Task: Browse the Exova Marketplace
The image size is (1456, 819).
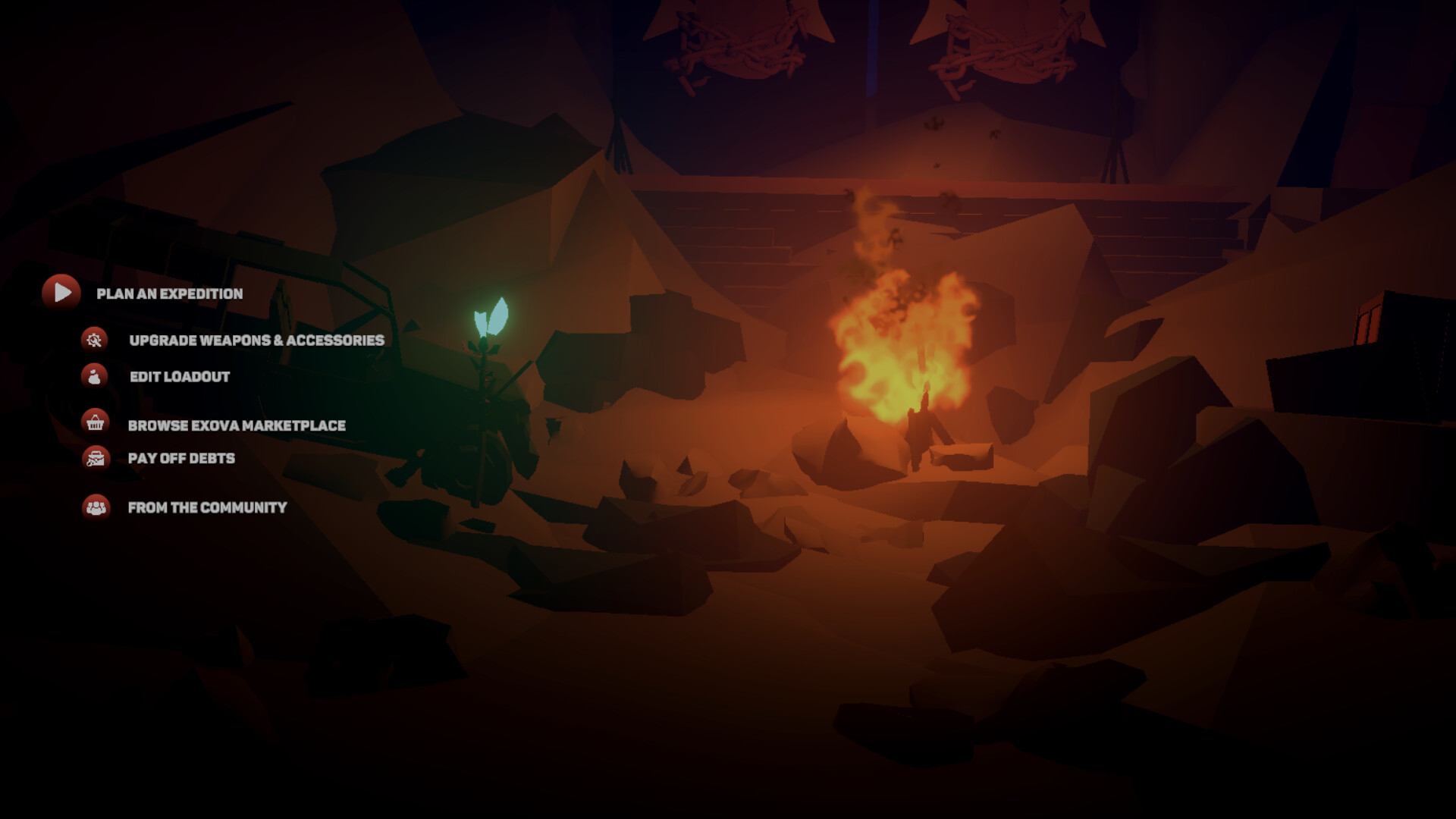Action: [237, 425]
